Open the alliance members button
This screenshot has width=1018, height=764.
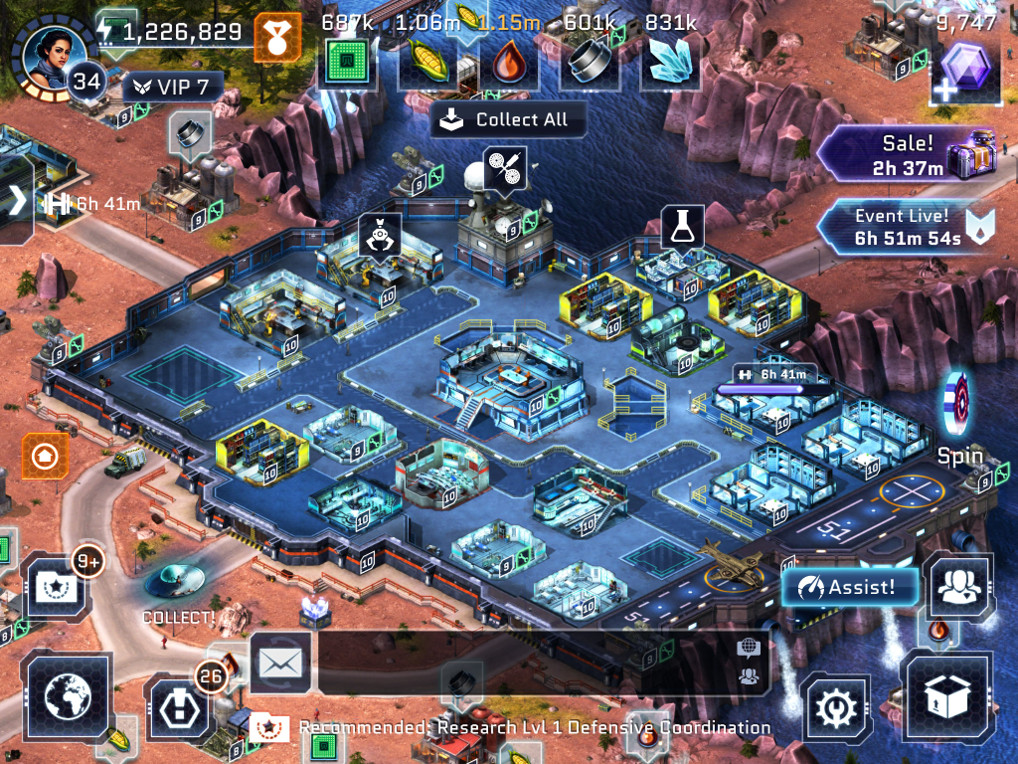click(x=958, y=587)
